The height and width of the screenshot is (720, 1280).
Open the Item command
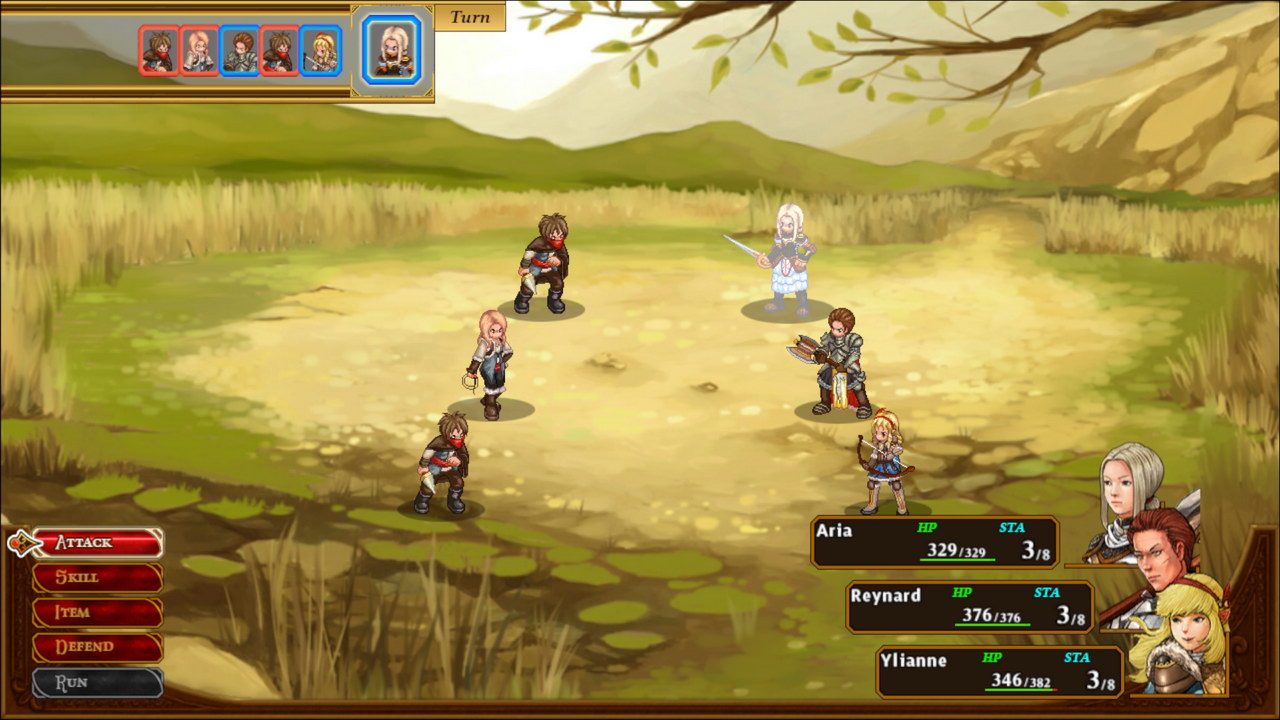click(96, 612)
